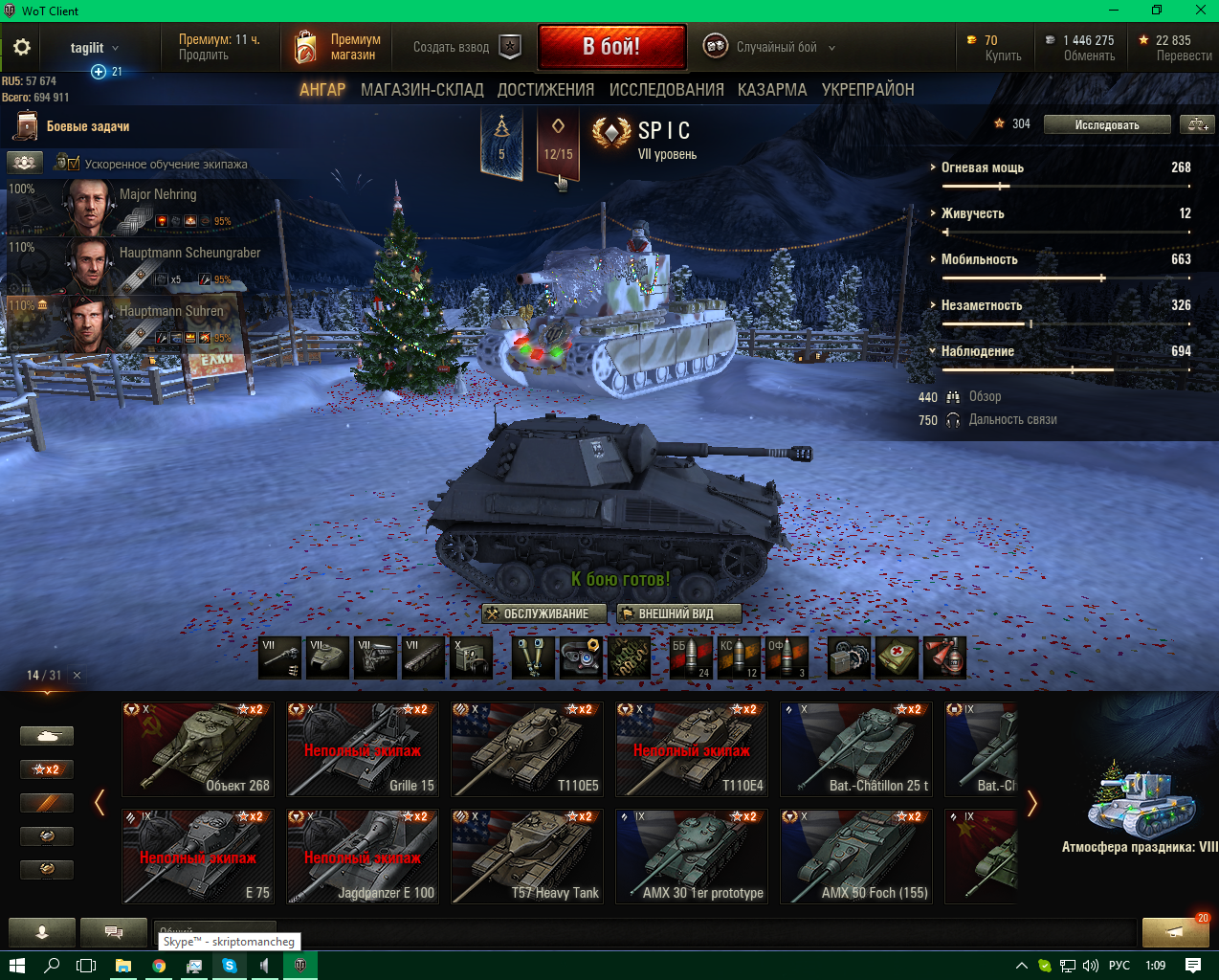The image size is (1219, 980).
Task: Start battle with the red В бой! button
Action: point(611,47)
